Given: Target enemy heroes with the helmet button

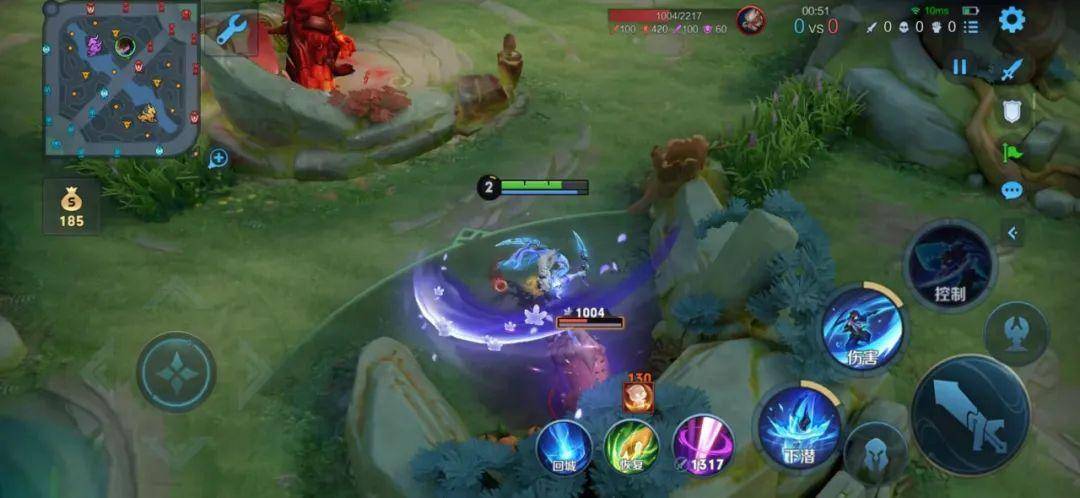Looking at the screenshot, I should 875,453.
